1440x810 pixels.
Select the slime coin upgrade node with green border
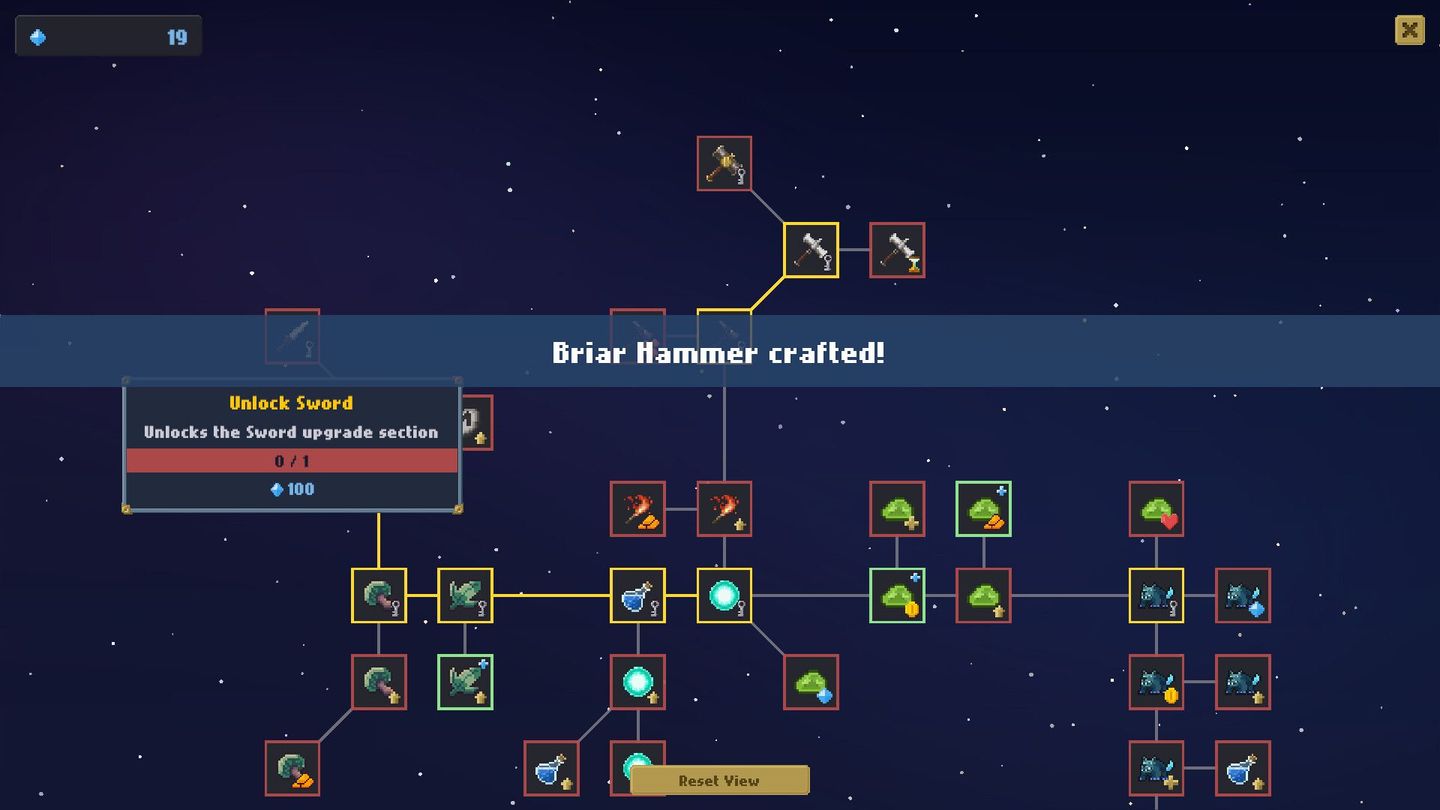[896, 595]
